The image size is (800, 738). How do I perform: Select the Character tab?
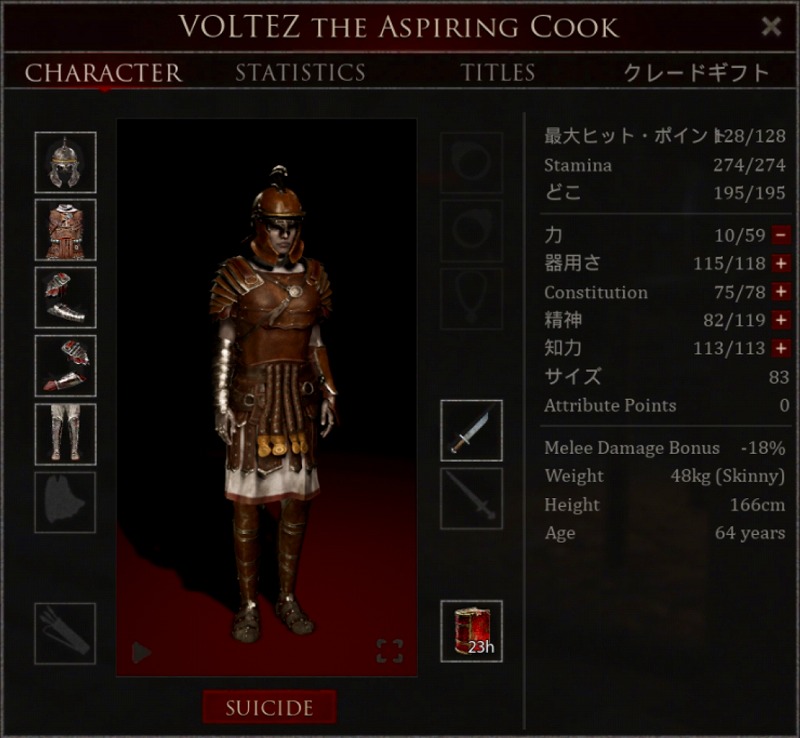coord(103,73)
